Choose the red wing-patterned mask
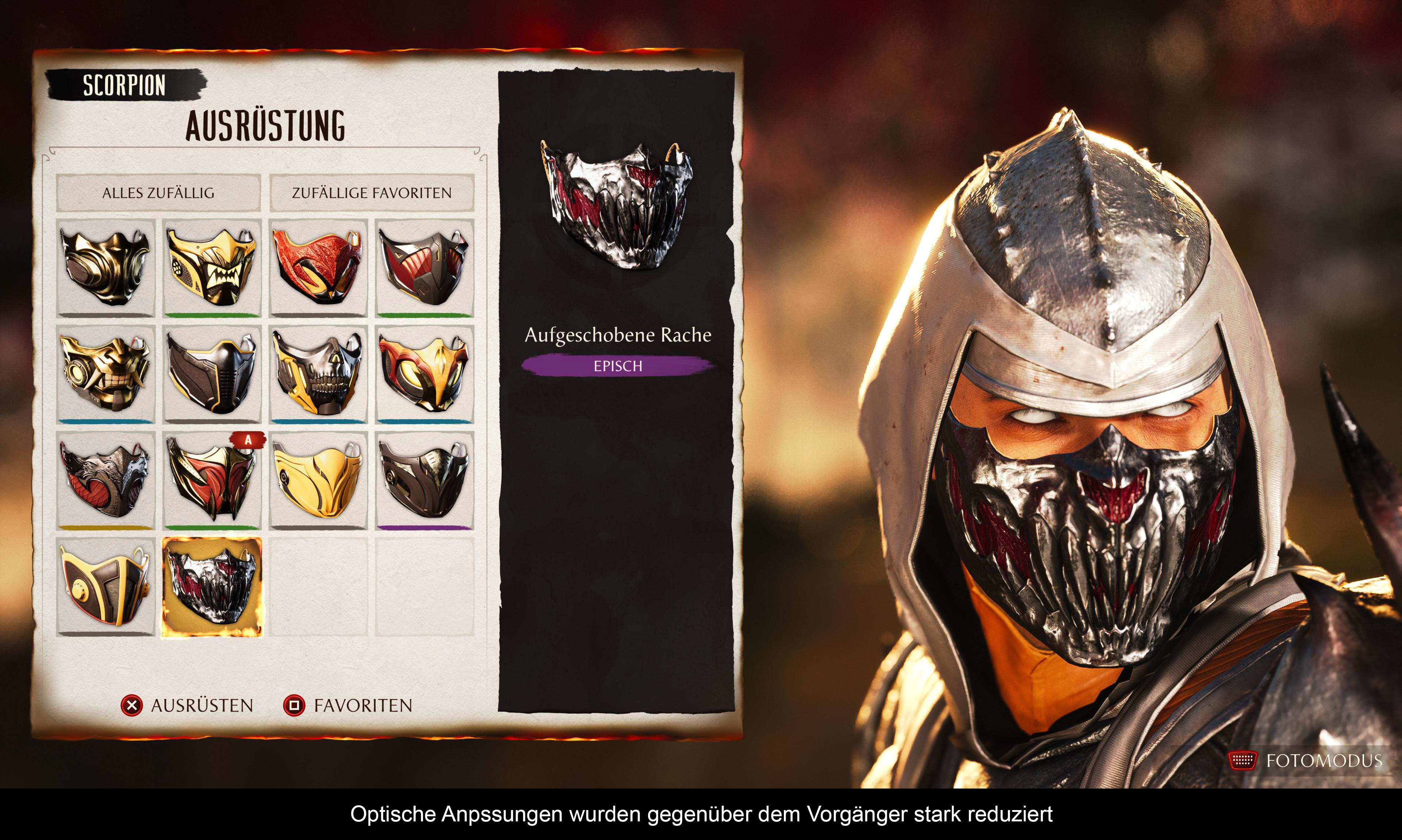Image resolution: width=1402 pixels, height=840 pixels. tap(318, 268)
